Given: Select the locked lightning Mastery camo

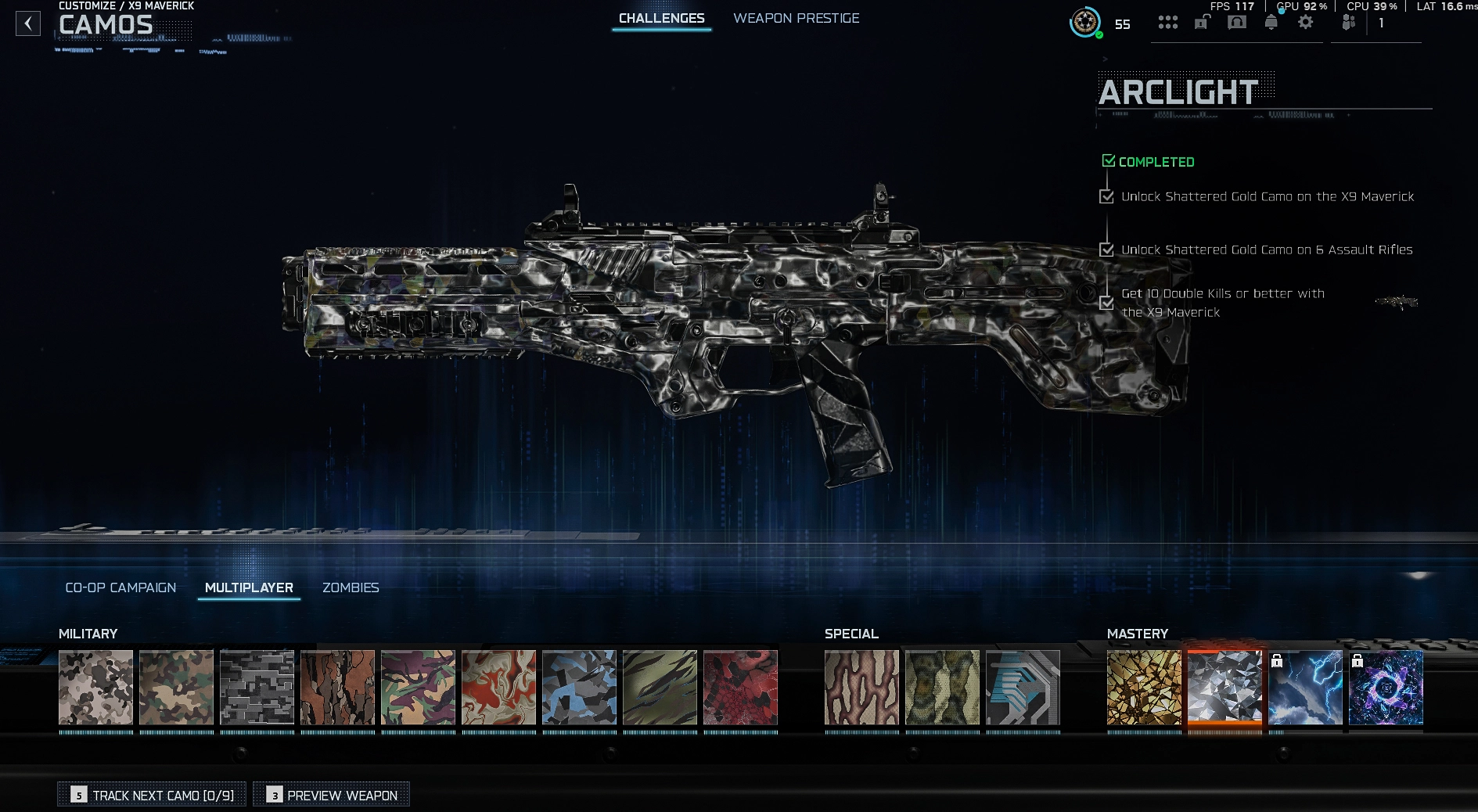Looking at the screenshot, I should (x=1305, y=689).
